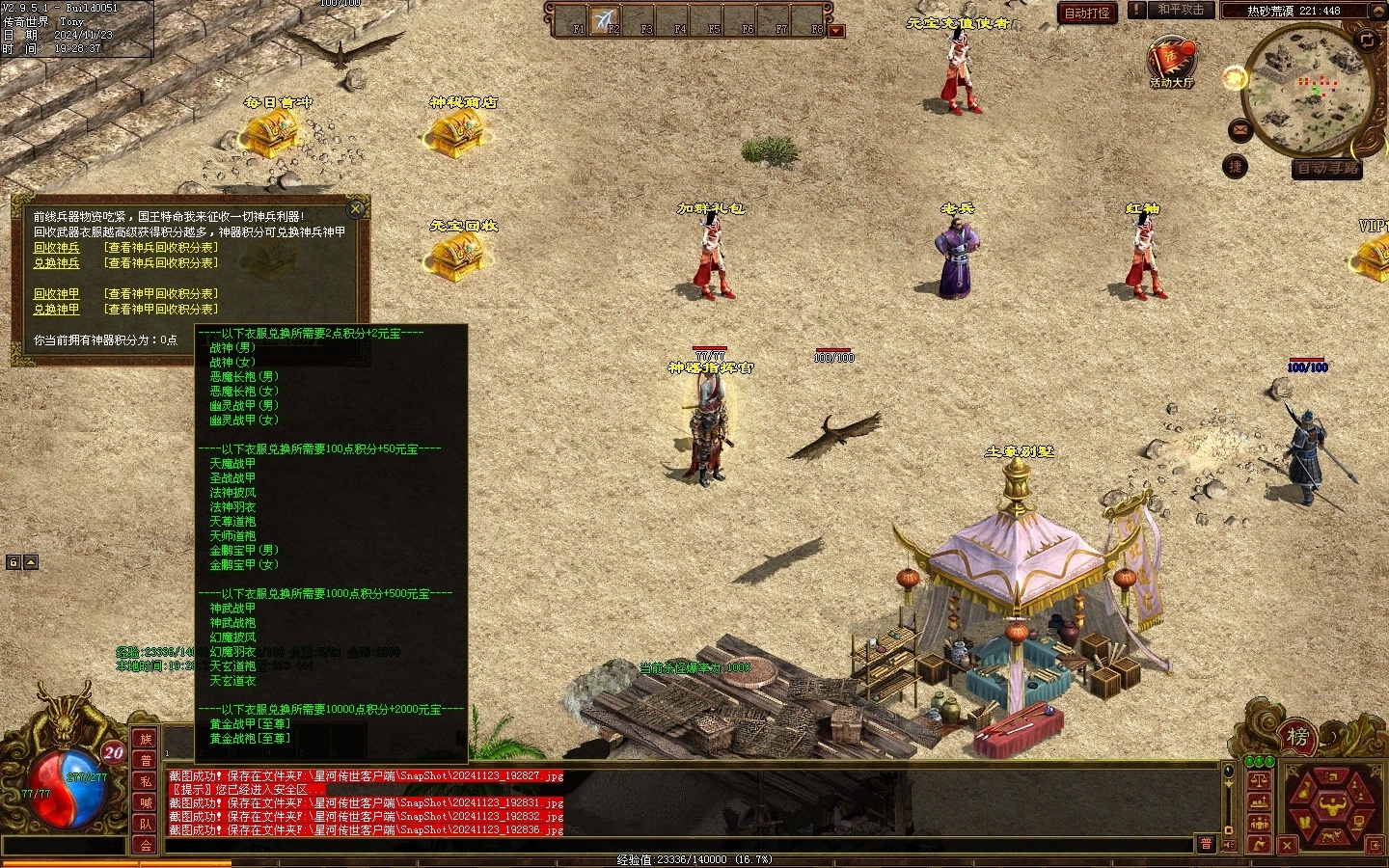Select the 族 chat channel tab
This screenshot has width=1389, height=868.
(x=146, y=740)
